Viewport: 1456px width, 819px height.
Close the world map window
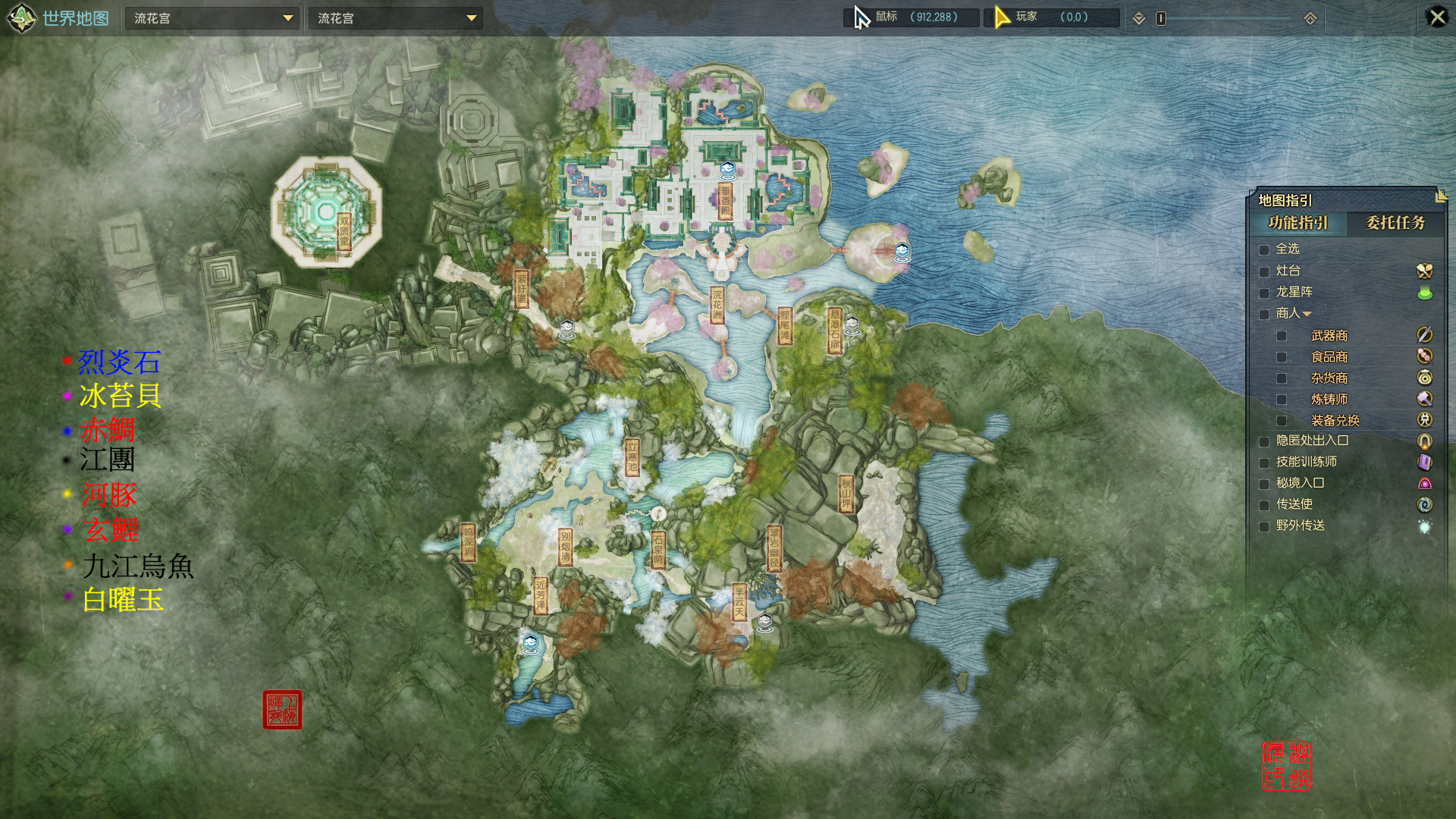(x=1436, y=17)
